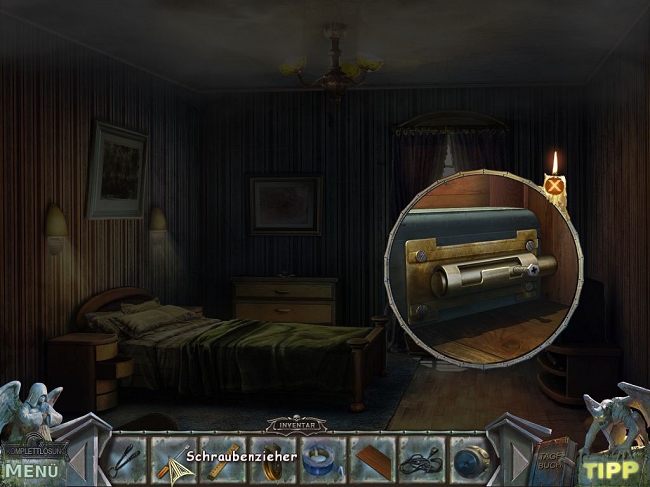Select the pliers inventory item
Viewport: 650px width, 487px height.
tap(126, 461)
